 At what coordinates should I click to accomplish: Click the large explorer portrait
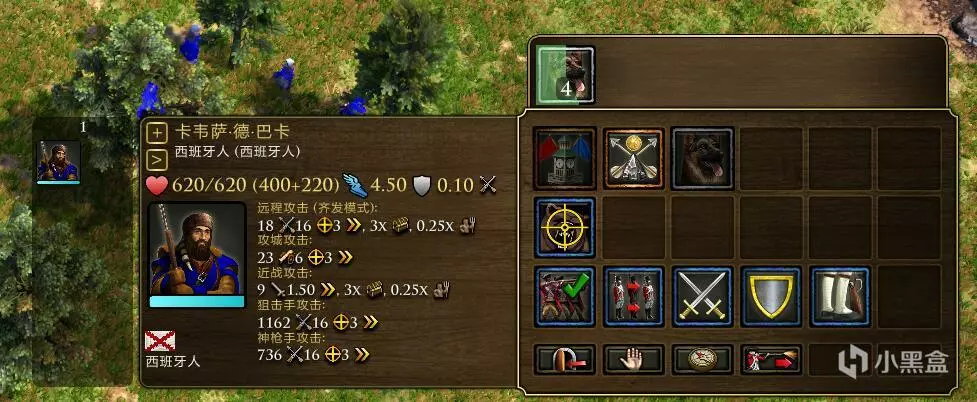pos(196,253)
